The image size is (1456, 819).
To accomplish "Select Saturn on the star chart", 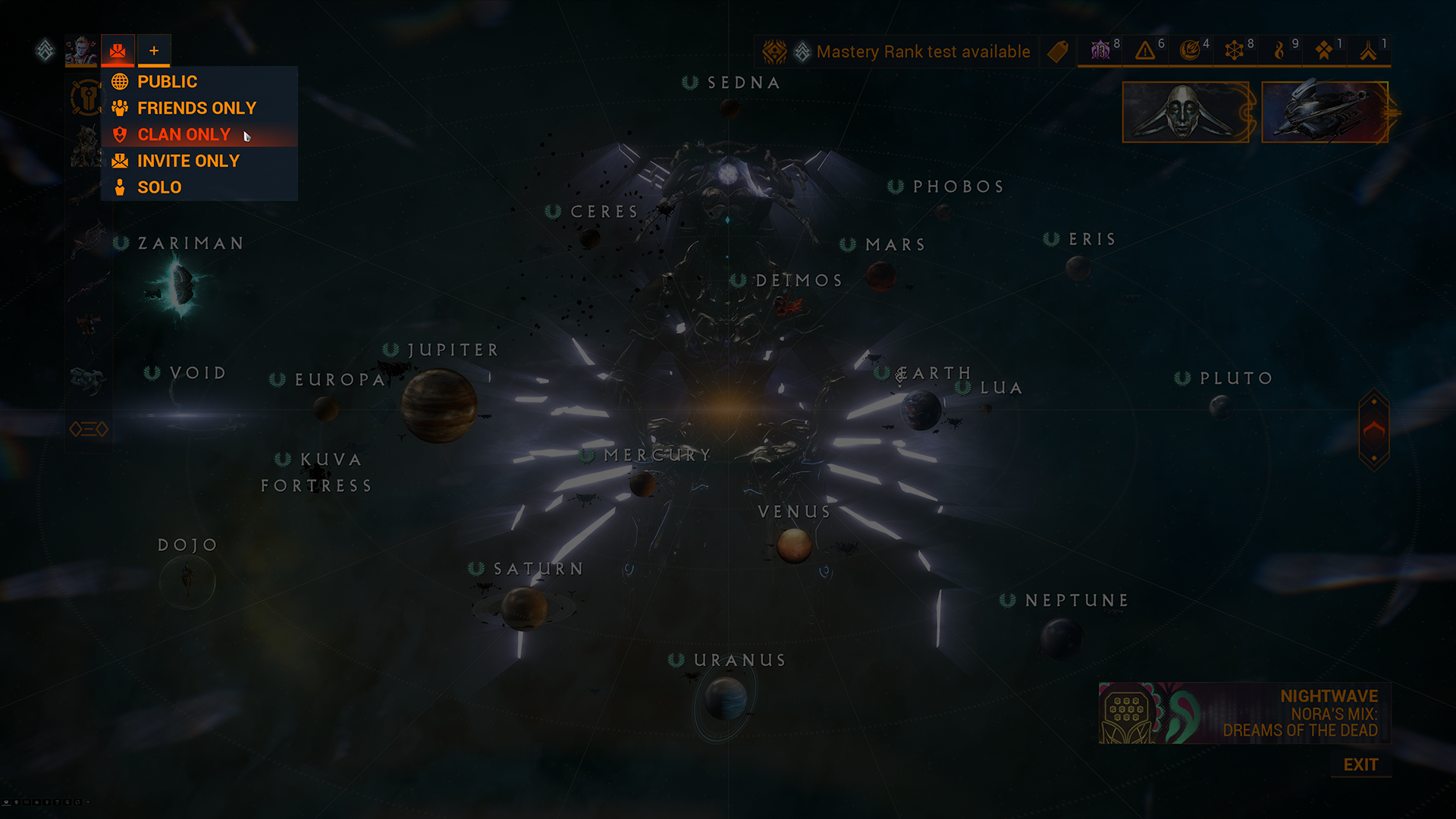I will (x=523, y=607).
